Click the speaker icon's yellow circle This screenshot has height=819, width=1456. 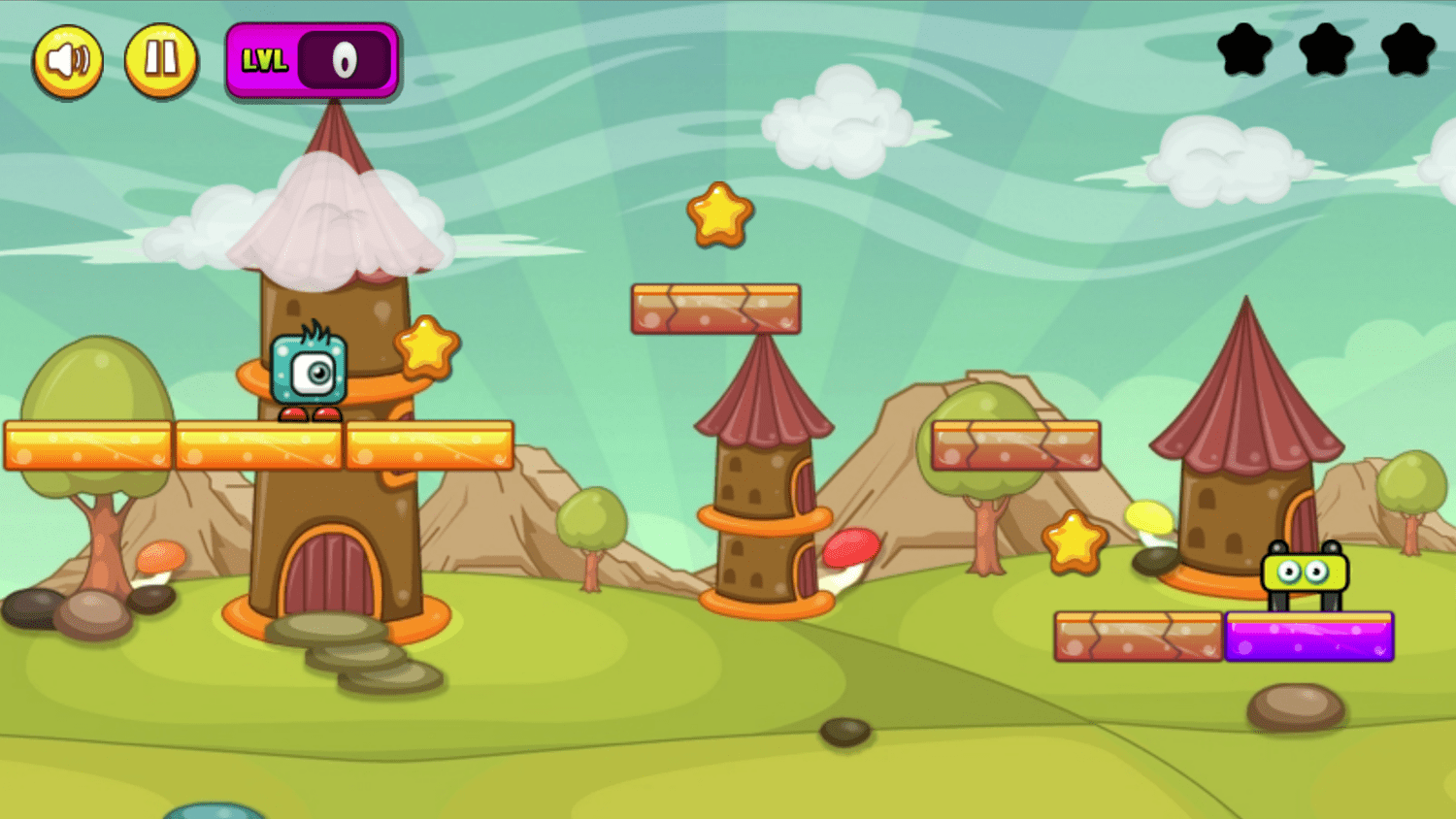click(68, 60)
